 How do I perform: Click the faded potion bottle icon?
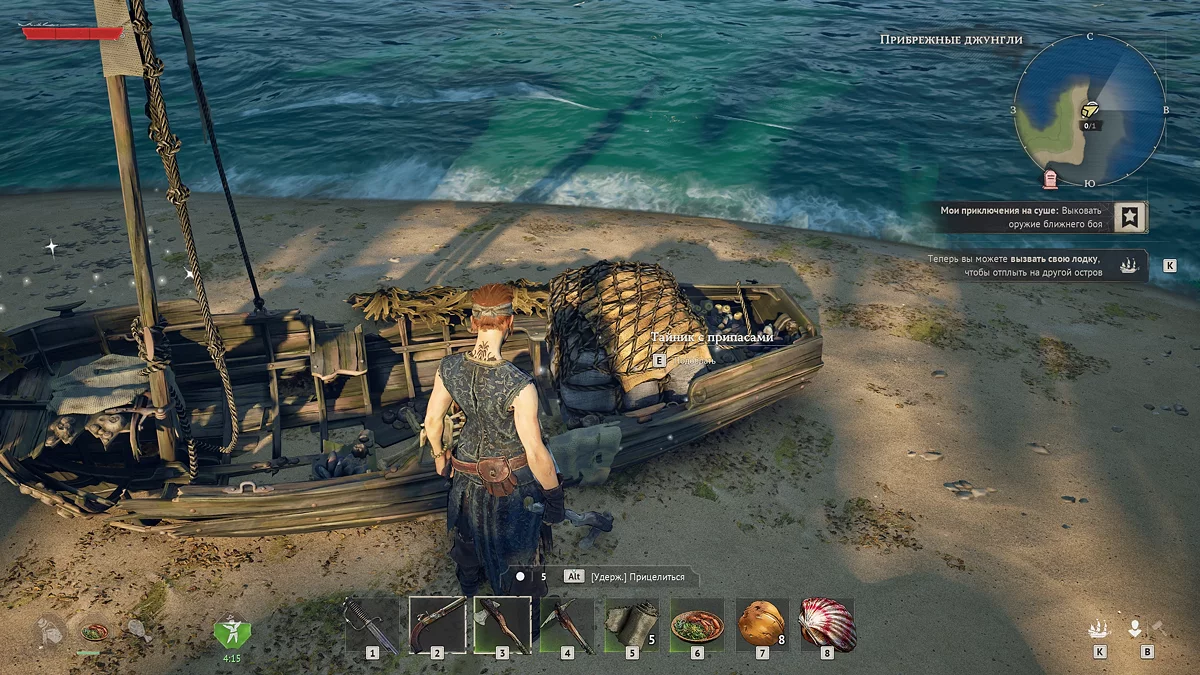(49, 632)
